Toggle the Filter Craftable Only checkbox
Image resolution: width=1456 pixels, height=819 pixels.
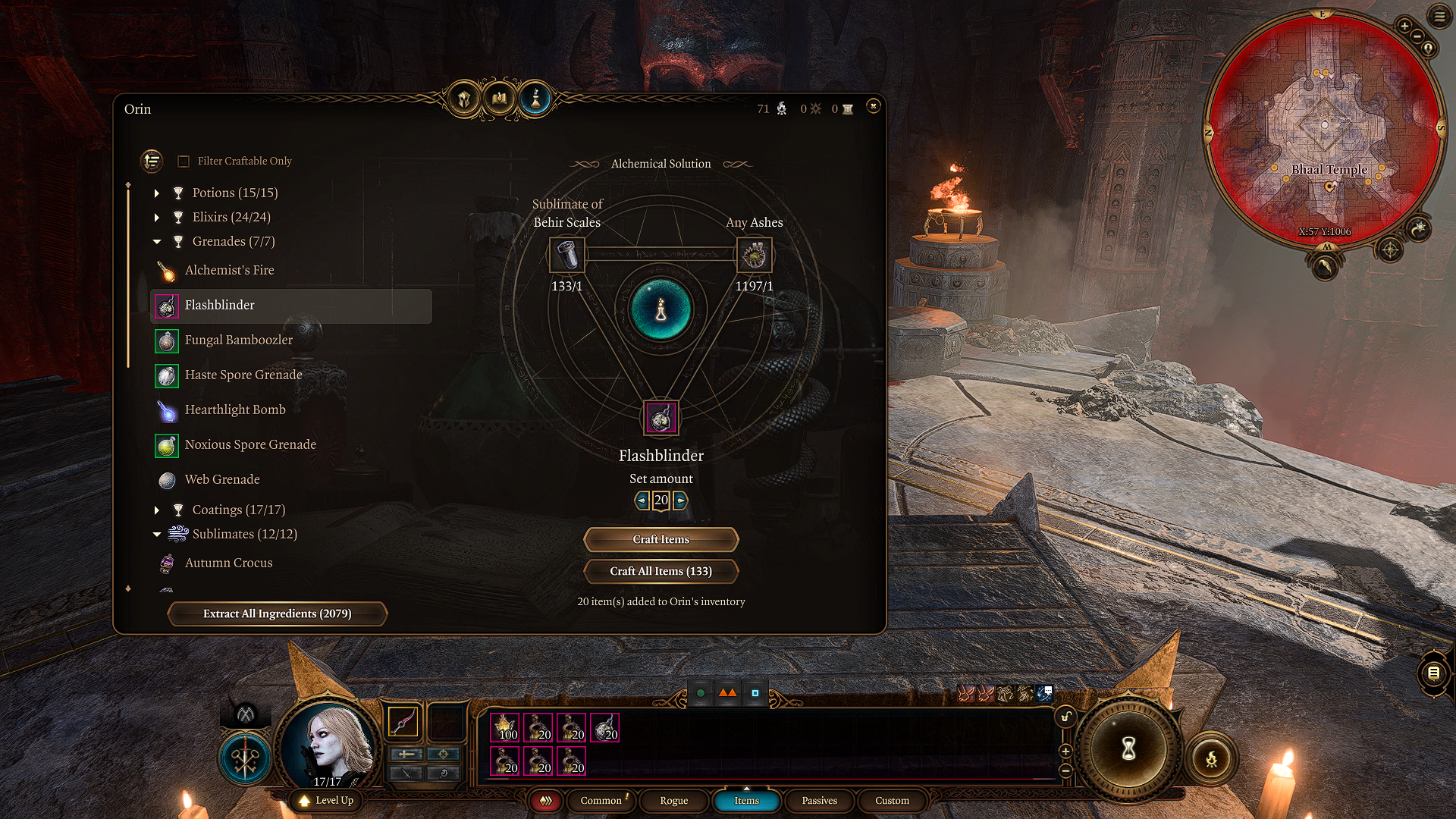coord(184,162)
